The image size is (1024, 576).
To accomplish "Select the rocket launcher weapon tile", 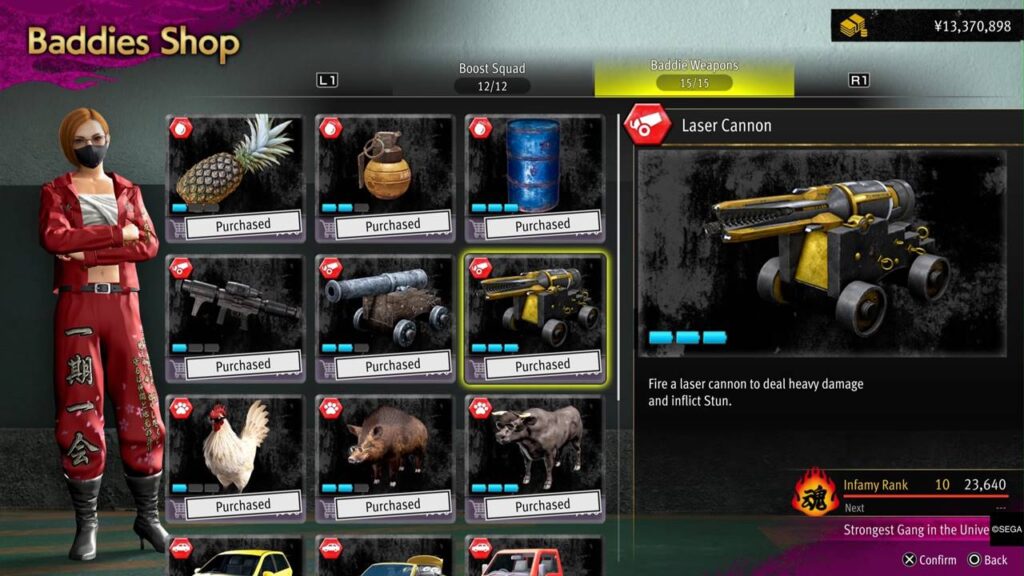I will 235,318.
